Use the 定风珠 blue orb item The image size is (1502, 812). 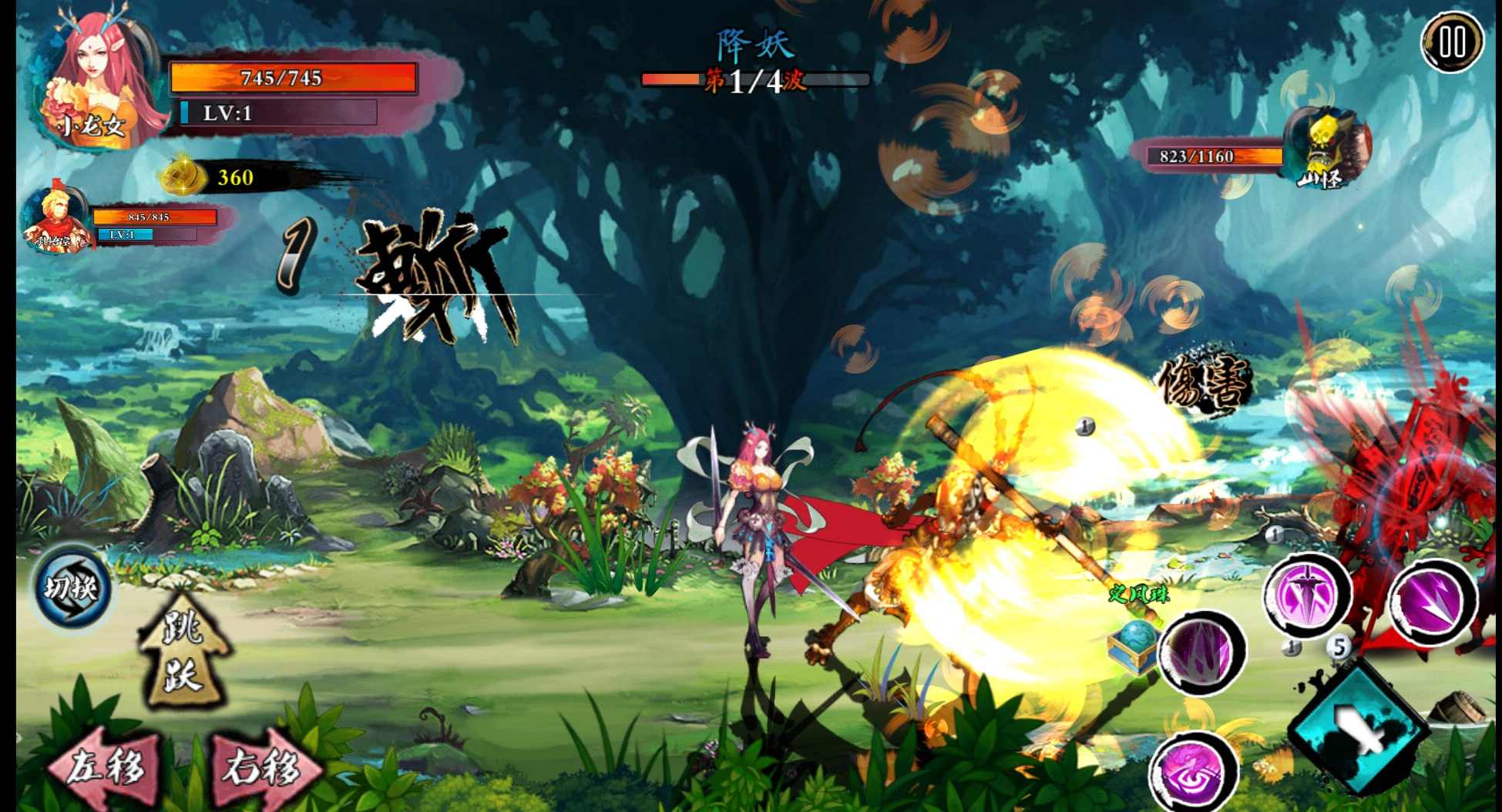1134,644
